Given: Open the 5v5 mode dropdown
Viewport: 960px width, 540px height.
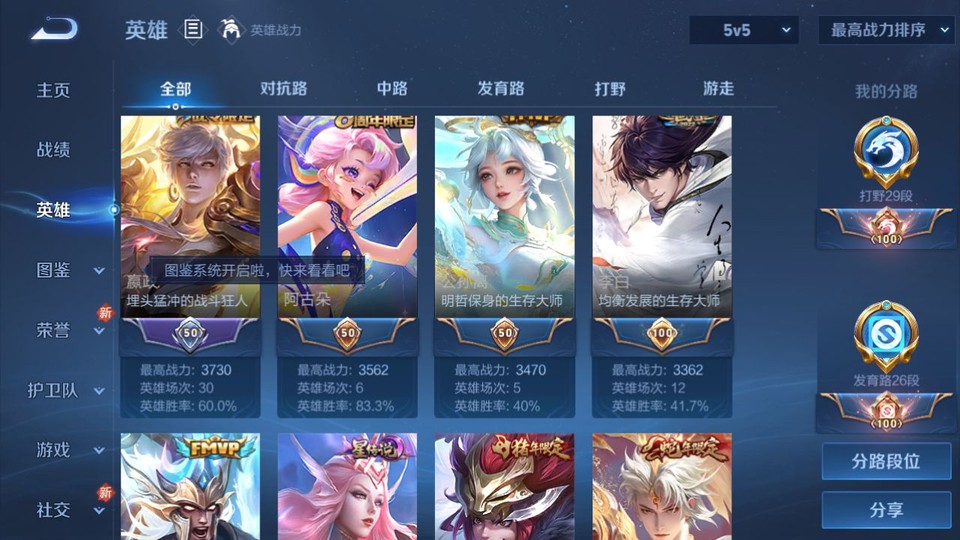Looking at the screenshot, I should coord(744,31).
